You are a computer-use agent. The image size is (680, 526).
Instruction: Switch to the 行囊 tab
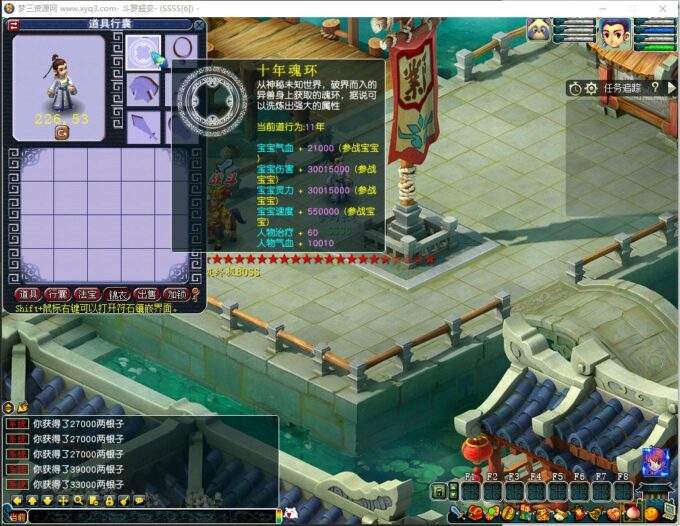click(x=57, y=294)
